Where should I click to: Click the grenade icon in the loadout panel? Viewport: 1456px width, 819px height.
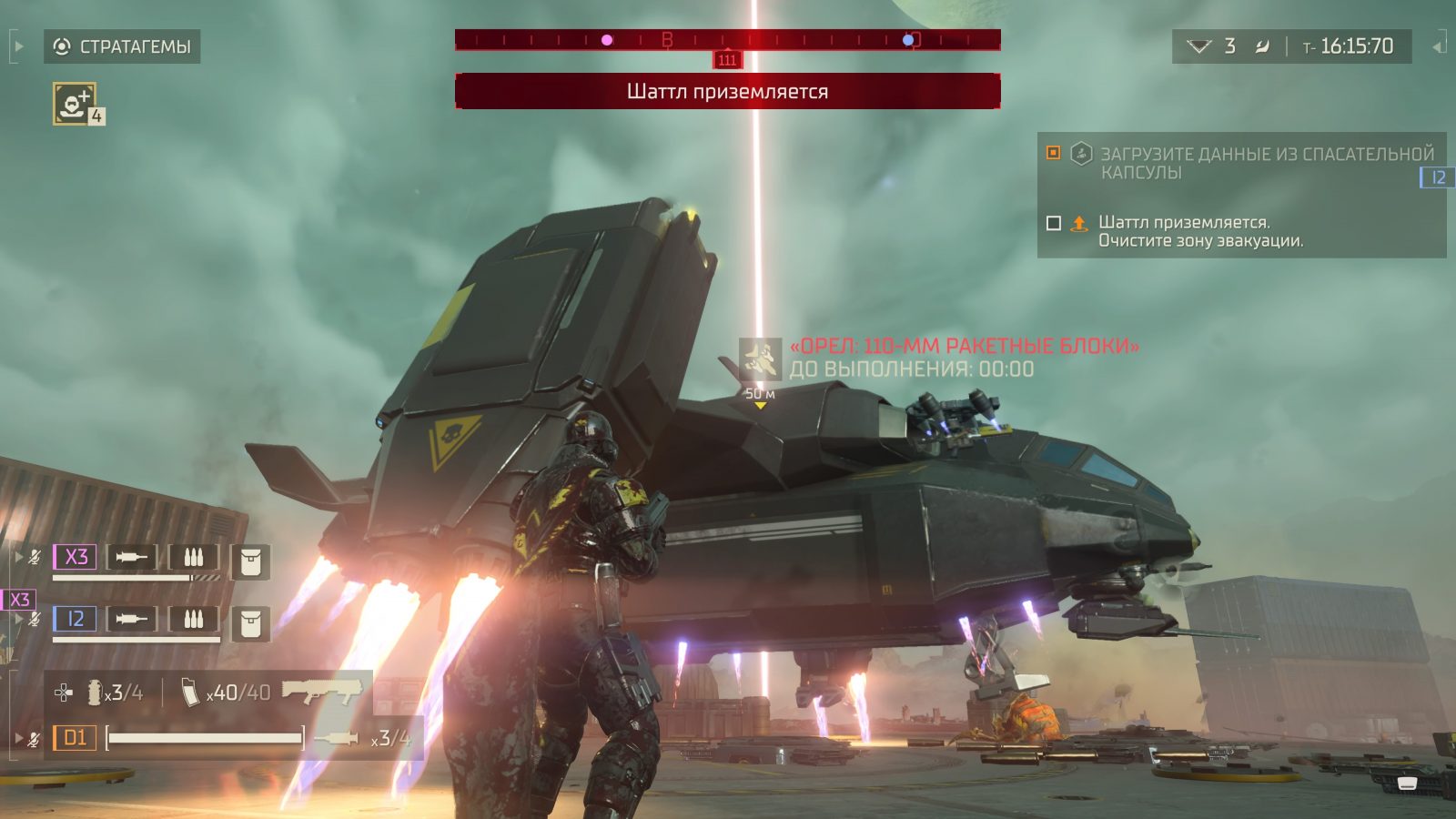[x=95, y=693]
